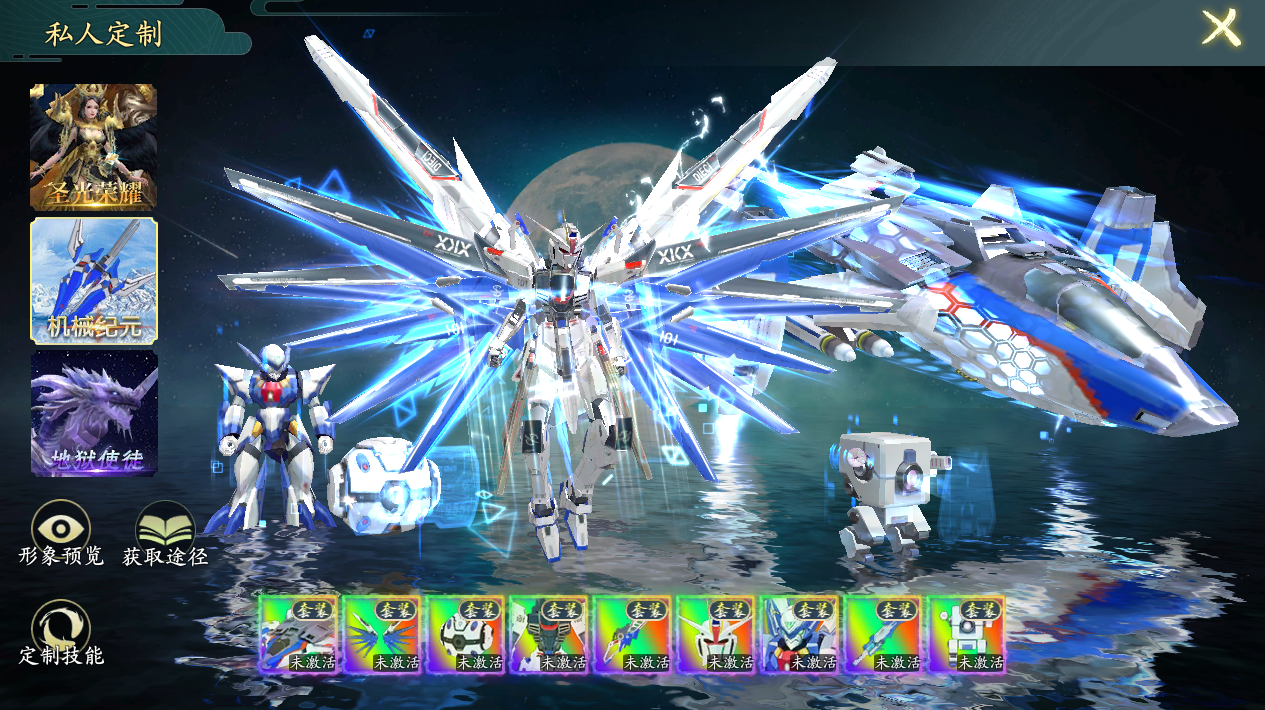
Task: Show 获取途径 book icon
Action: (x=165, y=529)
